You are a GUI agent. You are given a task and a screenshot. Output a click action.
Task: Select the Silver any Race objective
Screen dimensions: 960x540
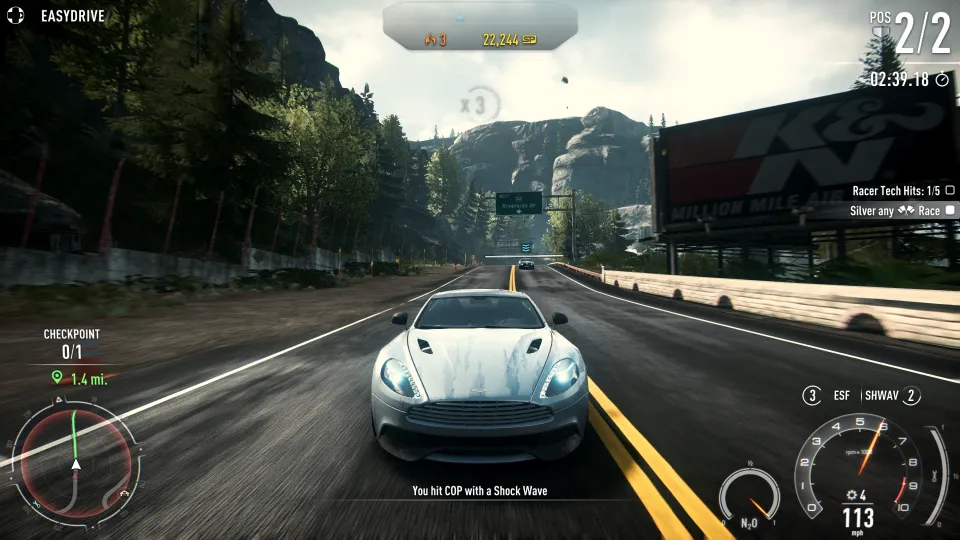903,211
